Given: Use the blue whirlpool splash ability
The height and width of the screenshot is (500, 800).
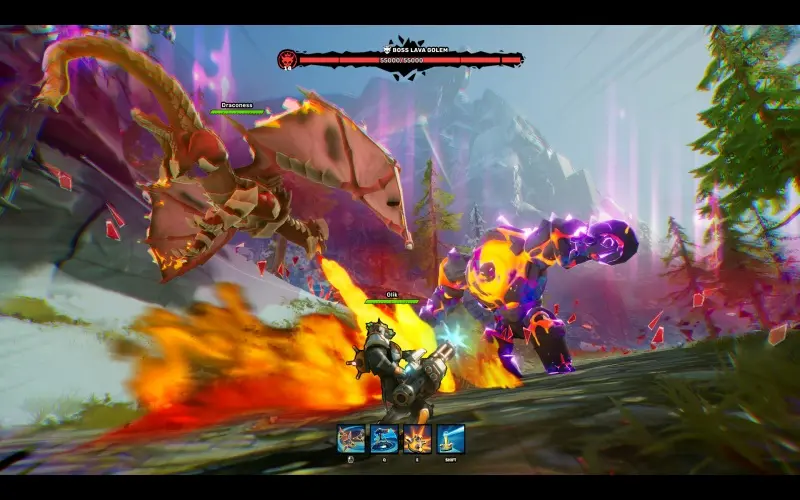Looking at the screenshot, I should tap(384, 438).
